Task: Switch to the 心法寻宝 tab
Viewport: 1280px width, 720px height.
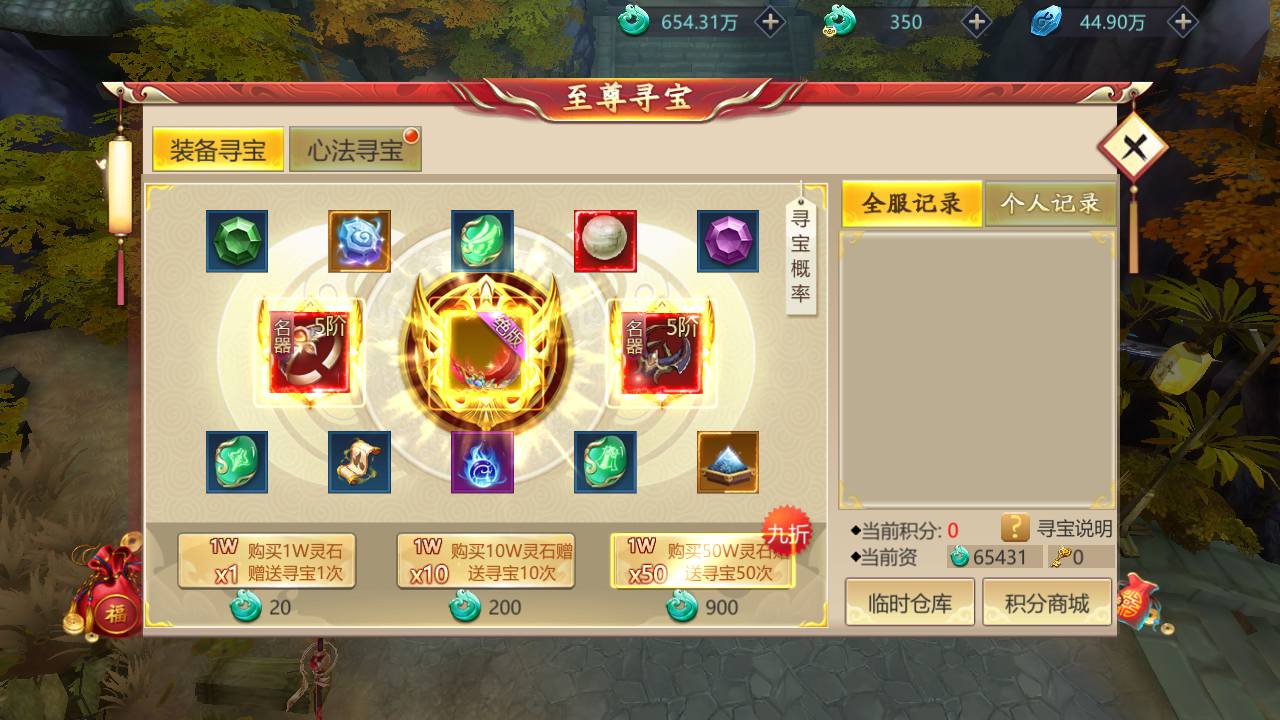Action: [354, 148]
